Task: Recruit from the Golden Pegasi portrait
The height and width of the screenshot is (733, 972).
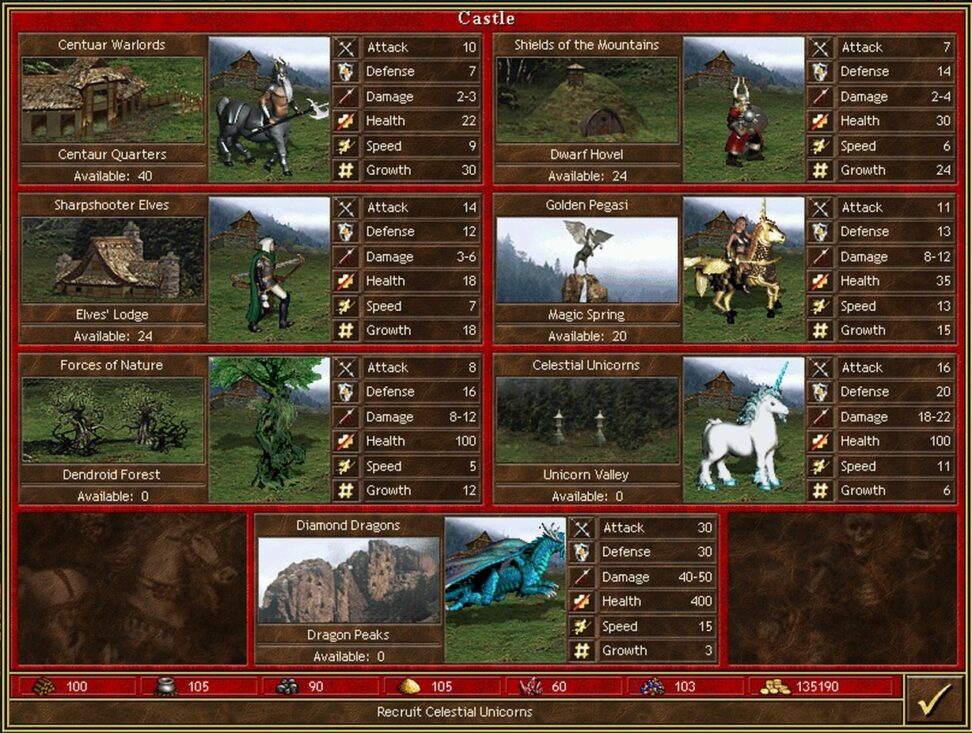Action: pyautogui.click(x=744, y=269)
